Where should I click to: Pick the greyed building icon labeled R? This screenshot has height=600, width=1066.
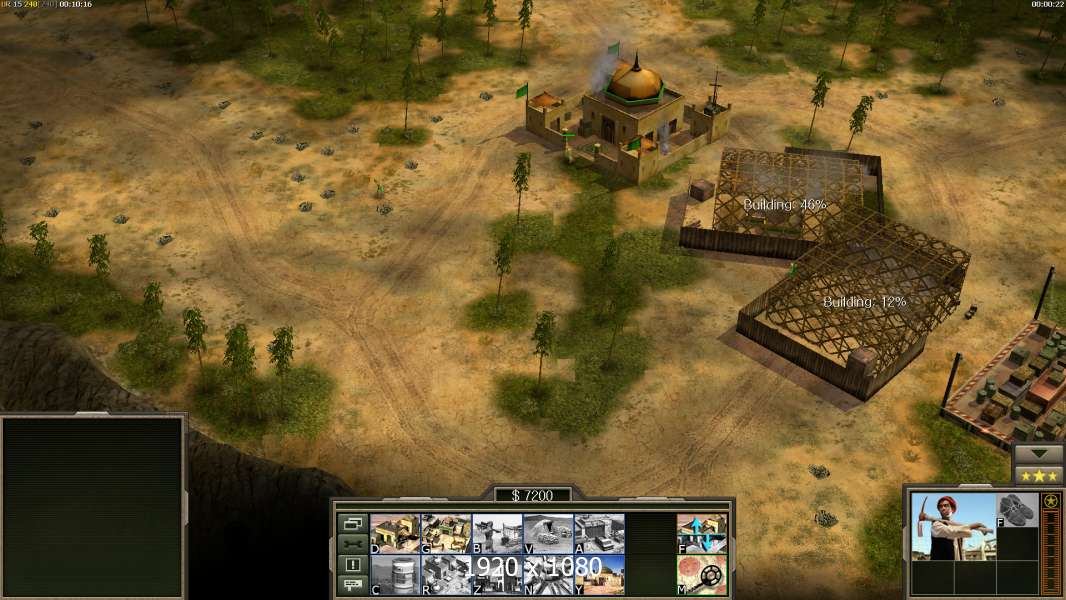pos(446,575)
